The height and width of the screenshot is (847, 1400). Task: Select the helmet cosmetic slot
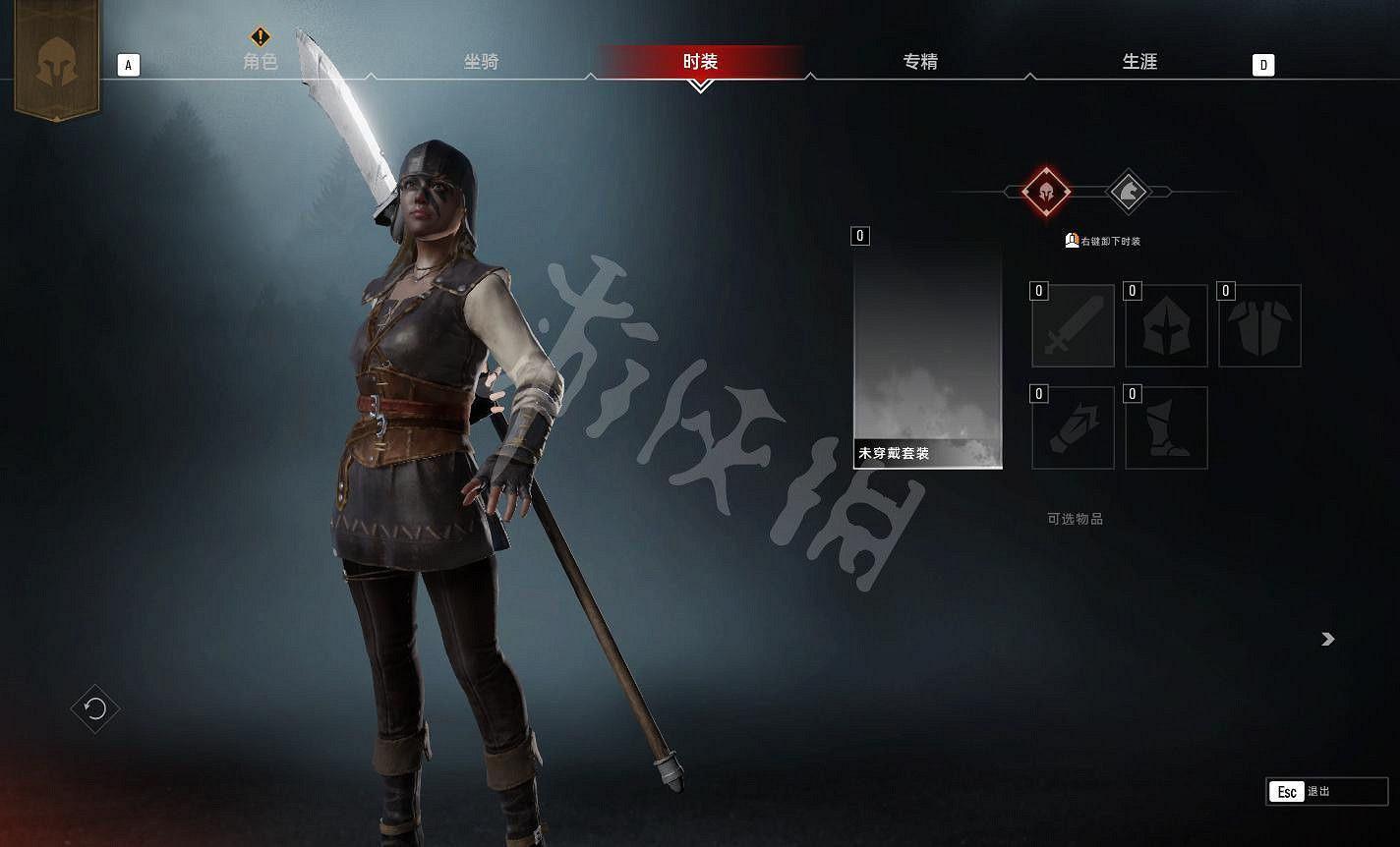tap(1166, 325)
